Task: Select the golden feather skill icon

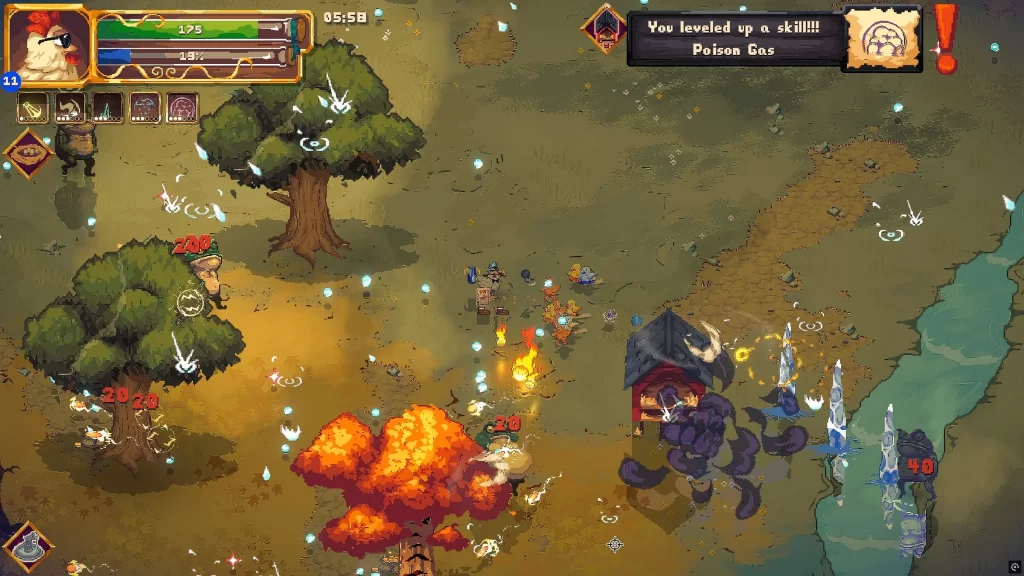Action: [x=33, y=108]
